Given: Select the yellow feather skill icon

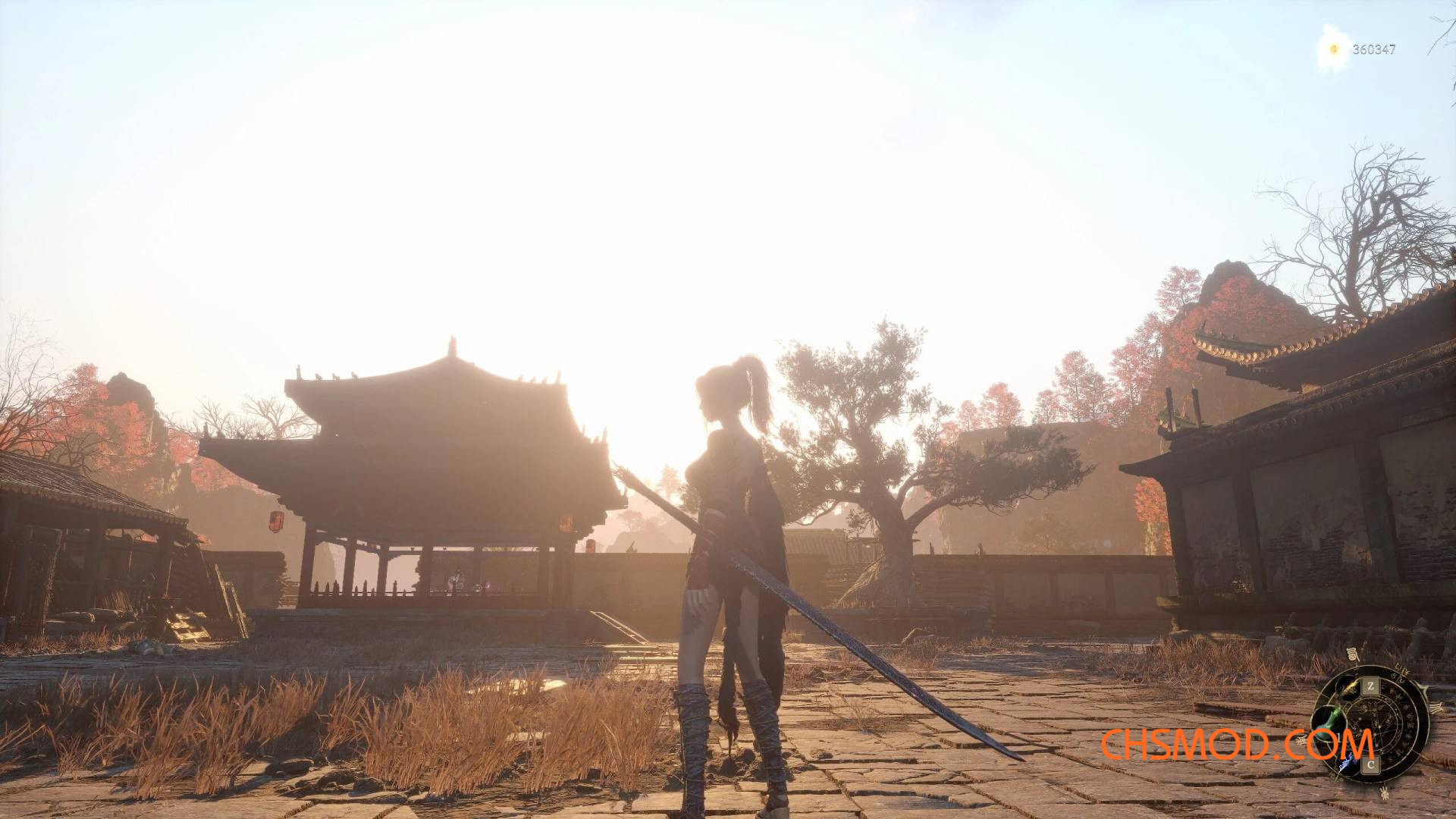Looking at the screenshot, I should click(1349, 685).
